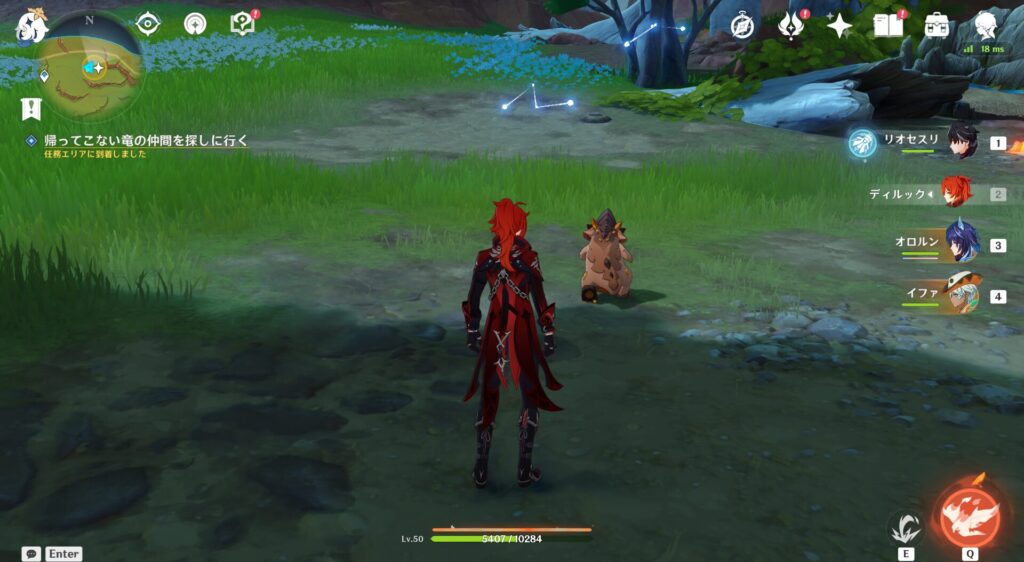This screenshot has height=562, width=1024.
Task: Open the character profile silhouette icon
Action: [986, 24]
